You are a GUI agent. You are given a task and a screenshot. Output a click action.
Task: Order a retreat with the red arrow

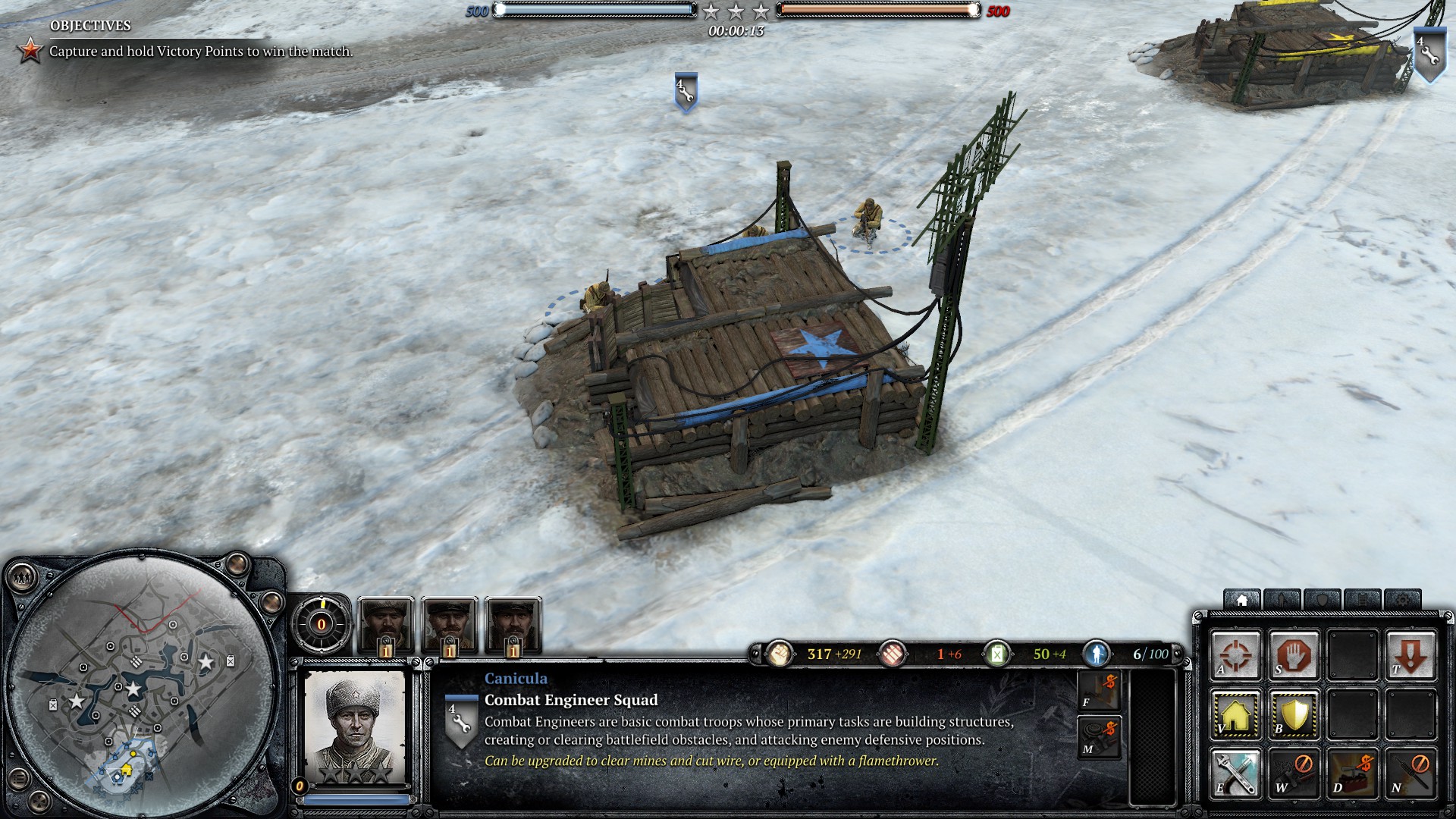point(1410,654)
